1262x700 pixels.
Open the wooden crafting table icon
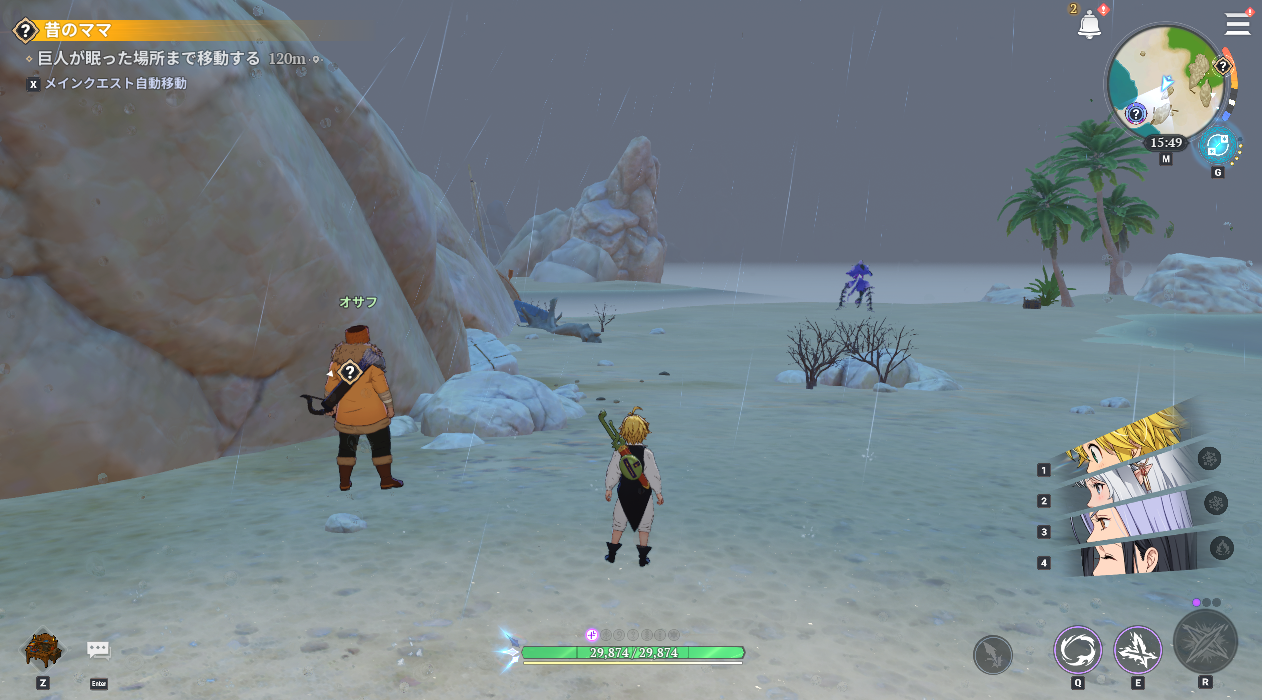tap(44, 649)
